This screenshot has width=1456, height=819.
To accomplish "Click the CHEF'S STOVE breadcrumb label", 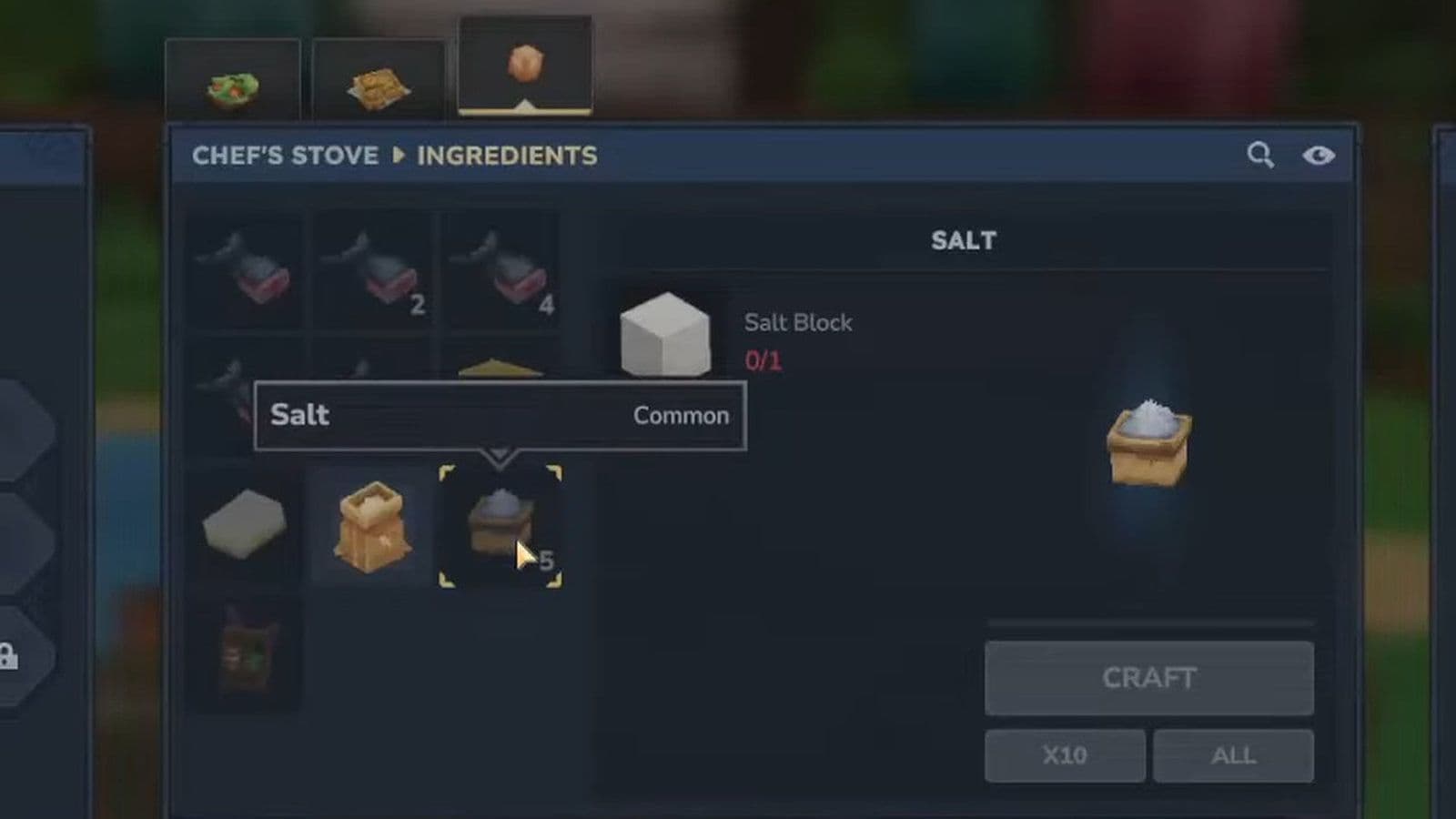I will (x=283, y=156).
